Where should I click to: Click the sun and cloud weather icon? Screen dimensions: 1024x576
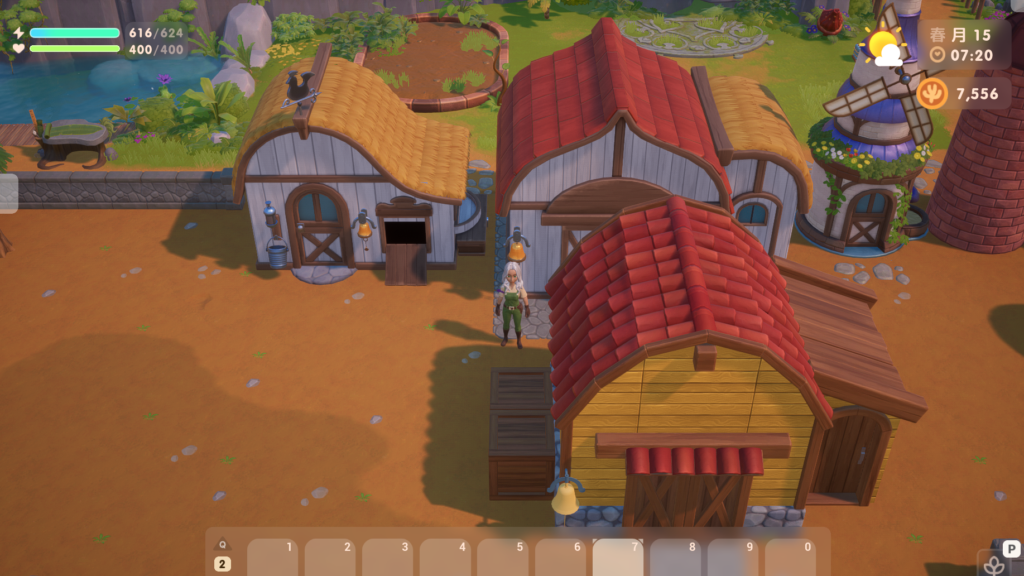click(884, 47)
